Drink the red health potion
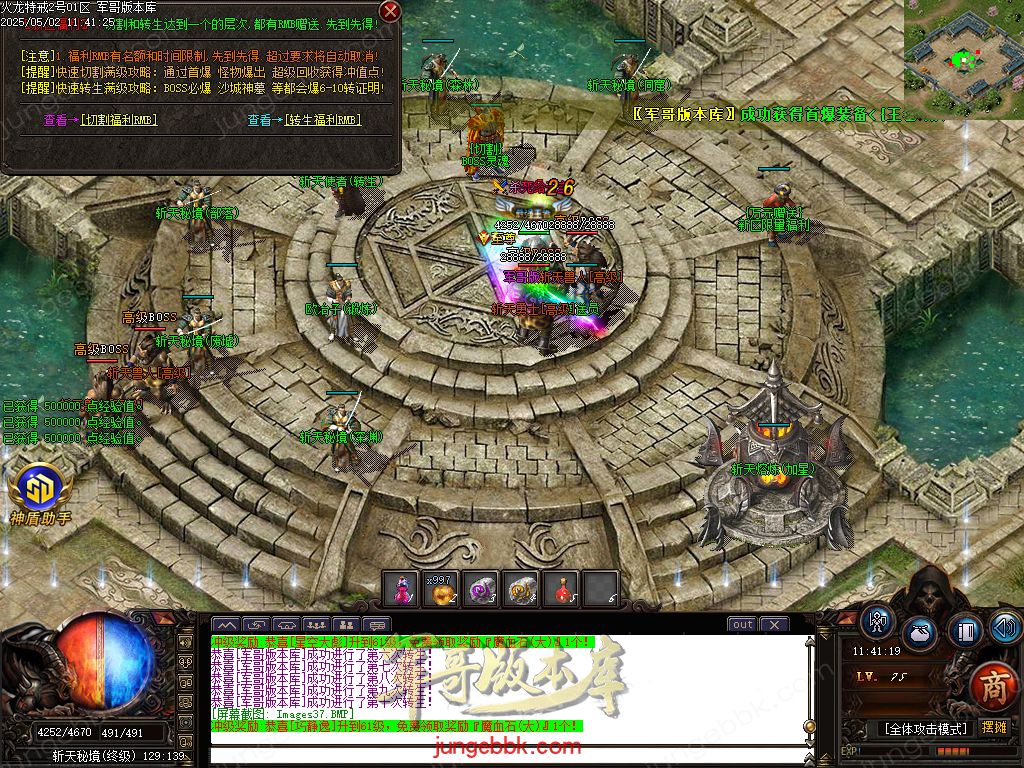The width and height of the screenshot is (1024, 768). pyautogui.click(x=561, y=589)
